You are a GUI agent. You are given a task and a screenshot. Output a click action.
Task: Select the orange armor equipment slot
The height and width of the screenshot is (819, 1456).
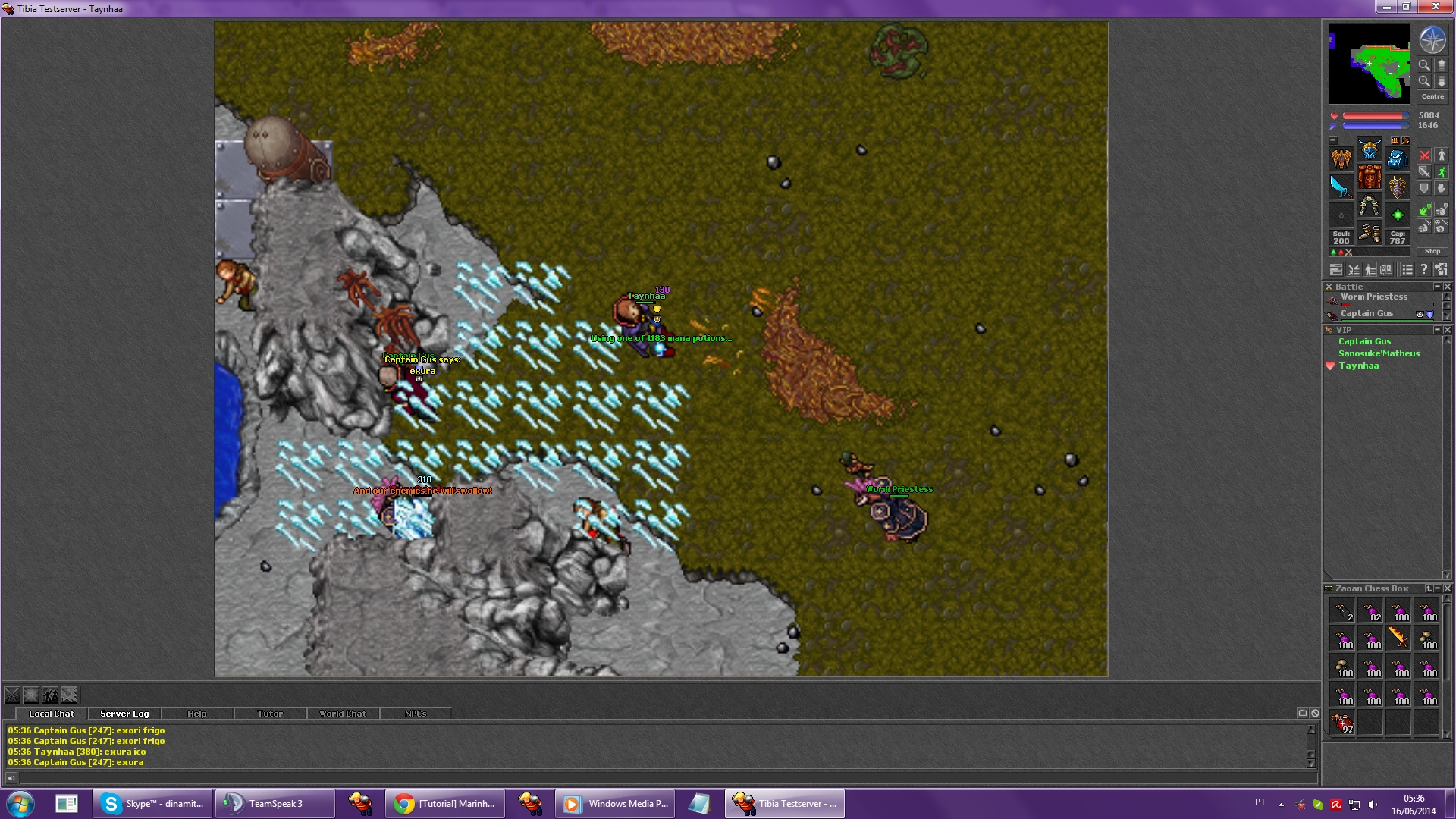click(x=1370, y=177)
